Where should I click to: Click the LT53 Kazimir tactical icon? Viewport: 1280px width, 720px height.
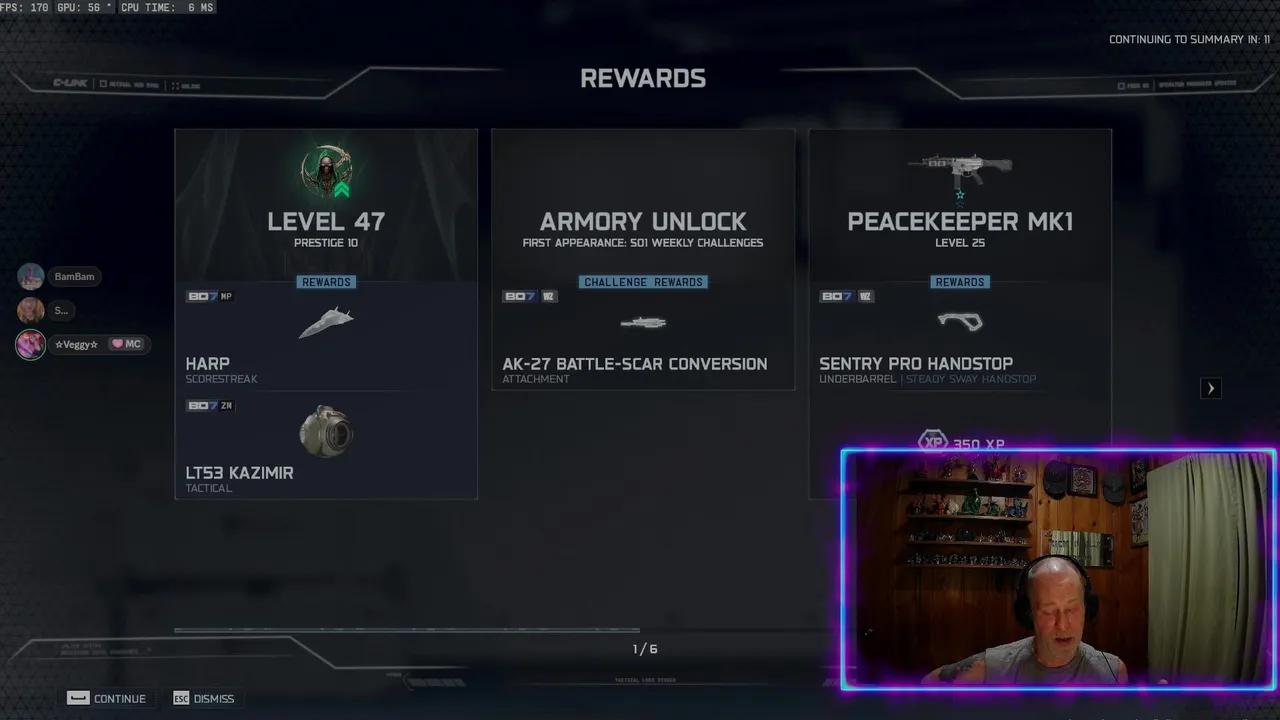(x=326, y=430)
